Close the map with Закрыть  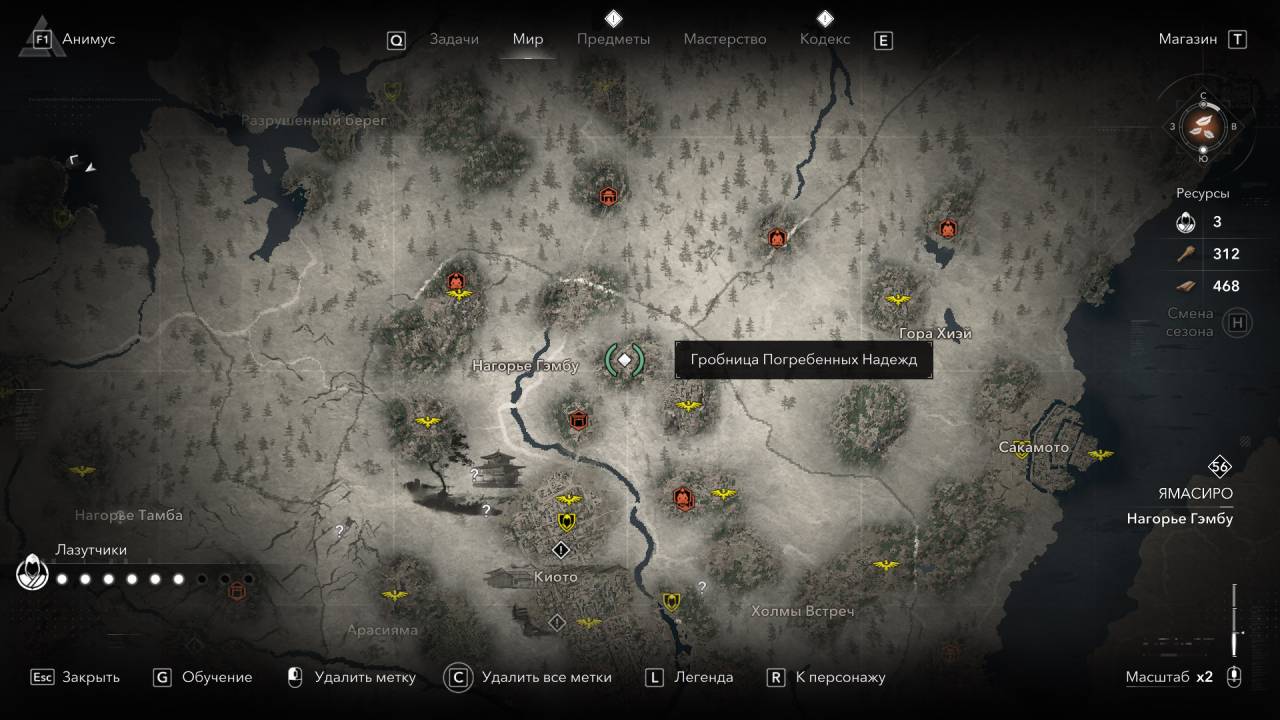click(90, 677)
